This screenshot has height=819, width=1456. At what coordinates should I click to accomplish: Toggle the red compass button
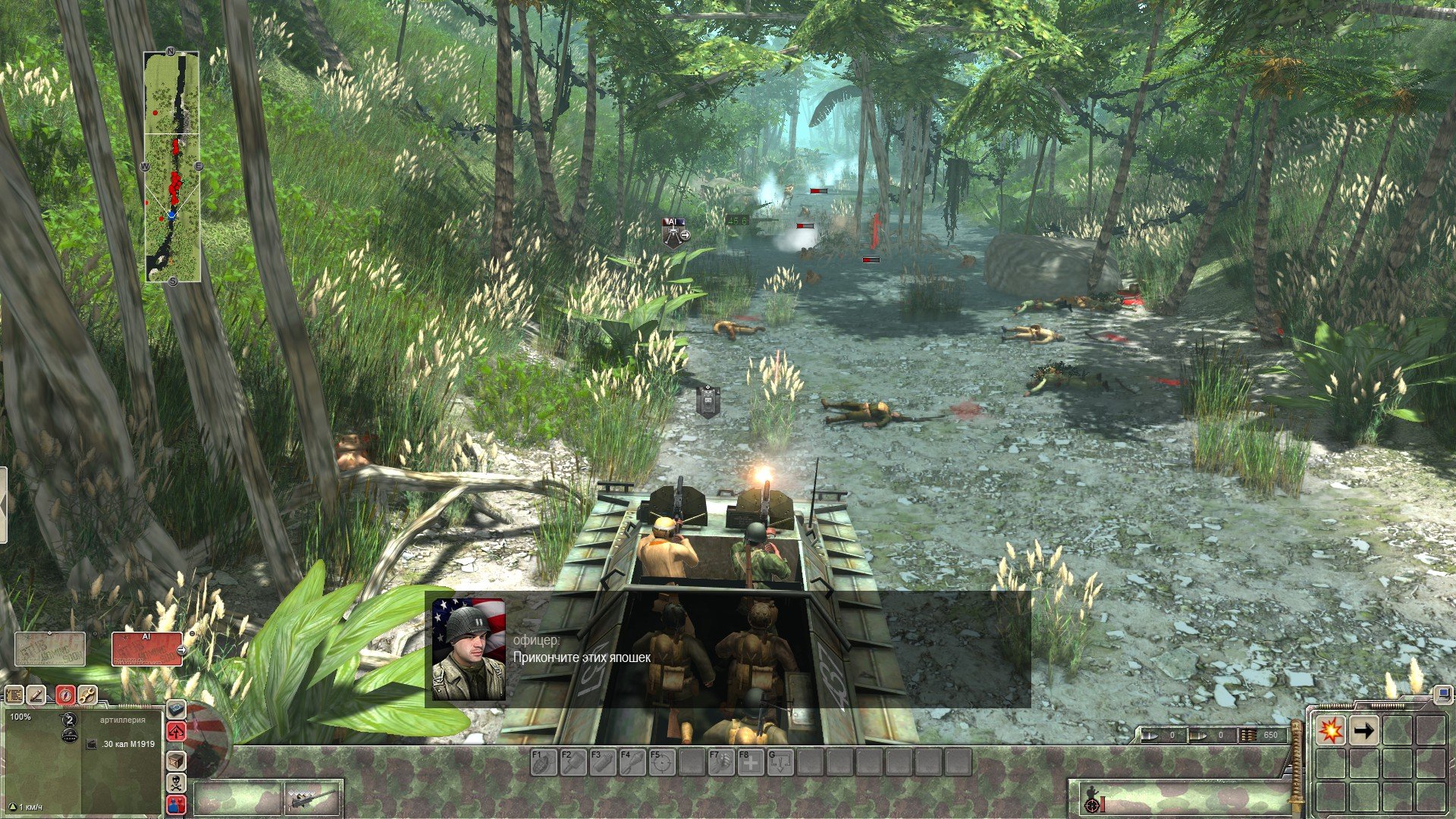click(65, 695)
